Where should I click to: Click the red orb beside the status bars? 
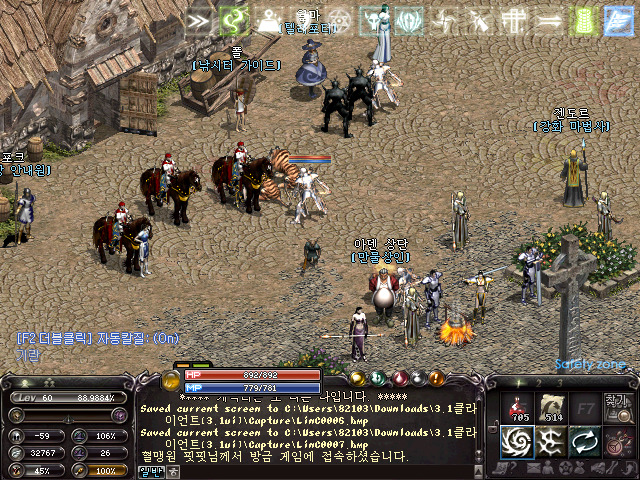401,378
